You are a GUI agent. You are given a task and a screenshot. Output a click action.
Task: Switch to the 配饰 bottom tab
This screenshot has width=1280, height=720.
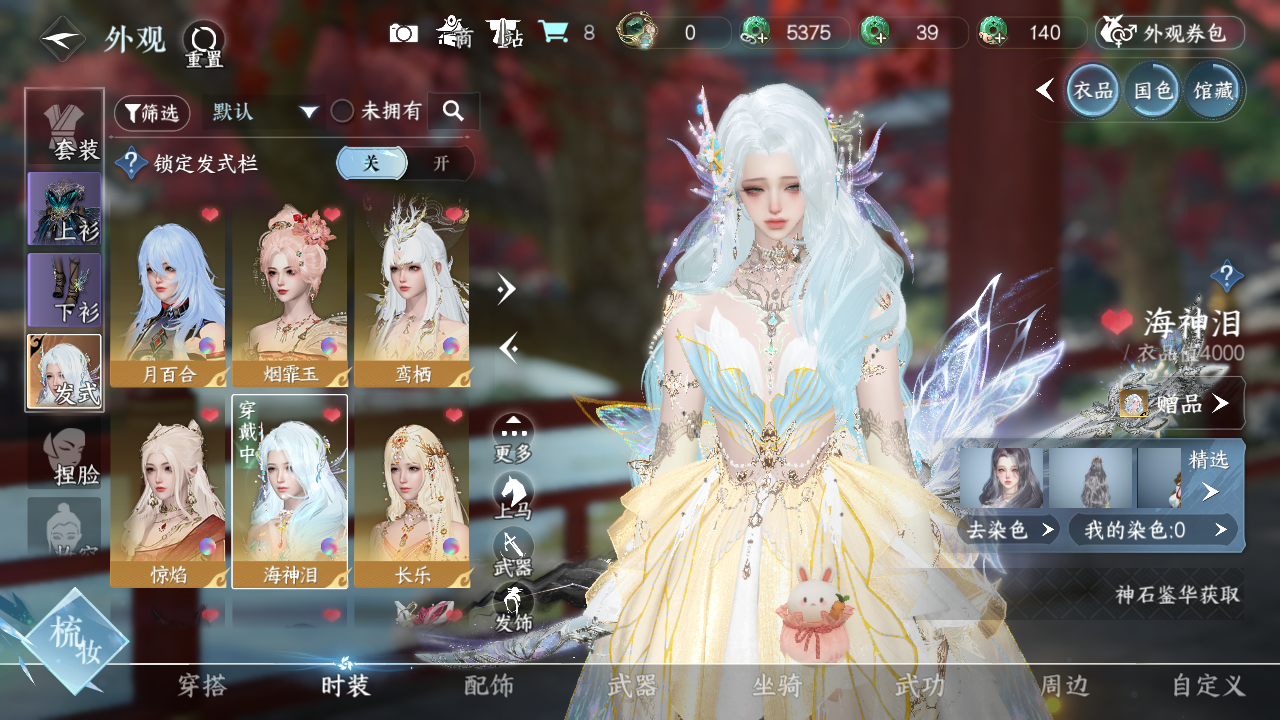(489, 686)
